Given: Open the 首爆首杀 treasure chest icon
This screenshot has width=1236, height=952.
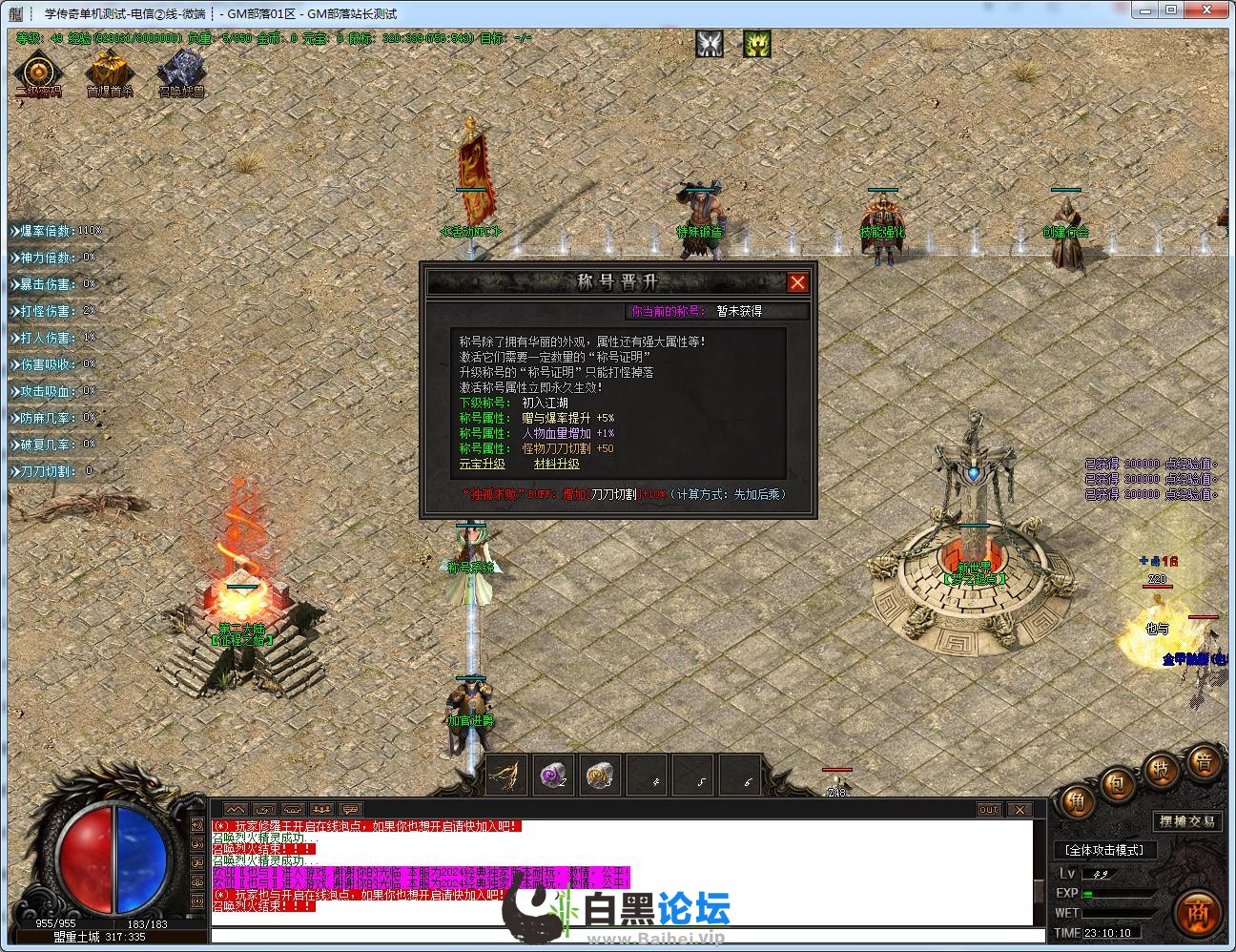Looking at the screenshot, I should coord(110,73).
